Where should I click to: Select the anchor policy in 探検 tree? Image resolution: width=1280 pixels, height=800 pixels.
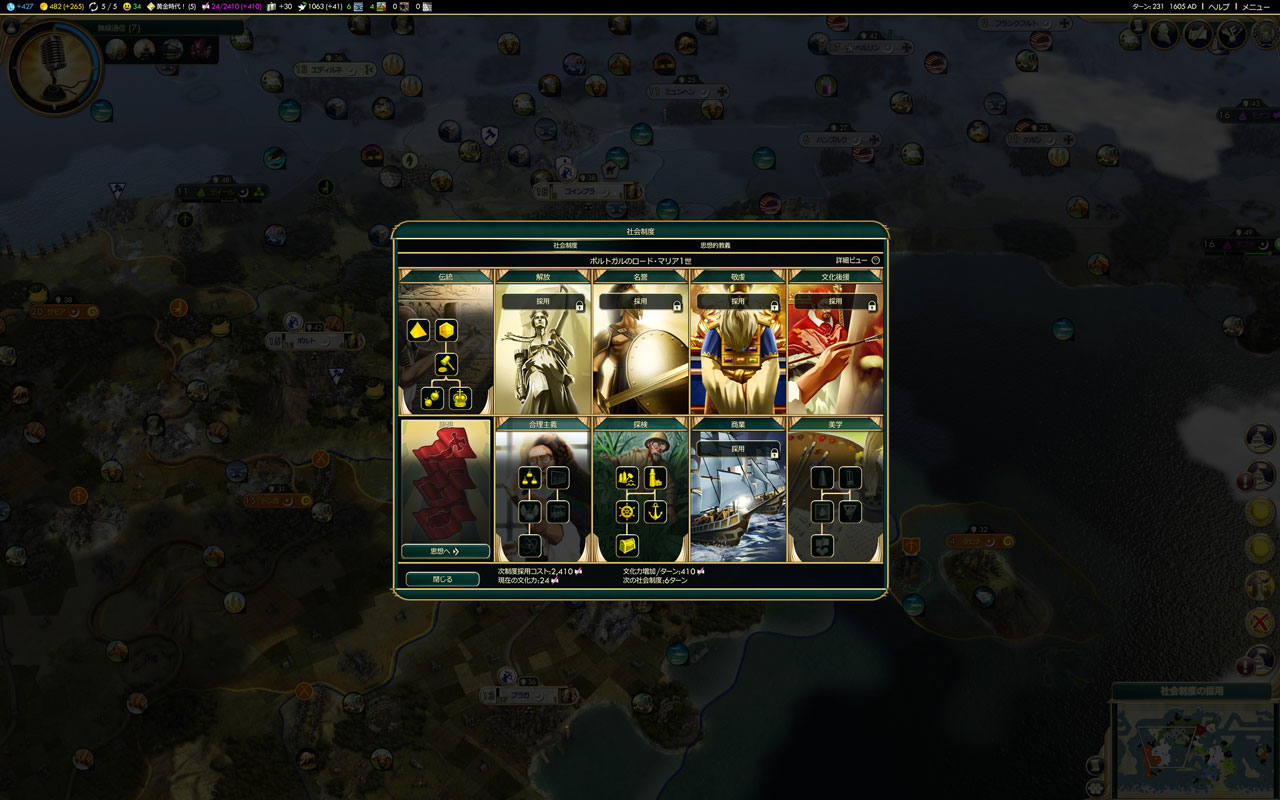coord(656,512)
